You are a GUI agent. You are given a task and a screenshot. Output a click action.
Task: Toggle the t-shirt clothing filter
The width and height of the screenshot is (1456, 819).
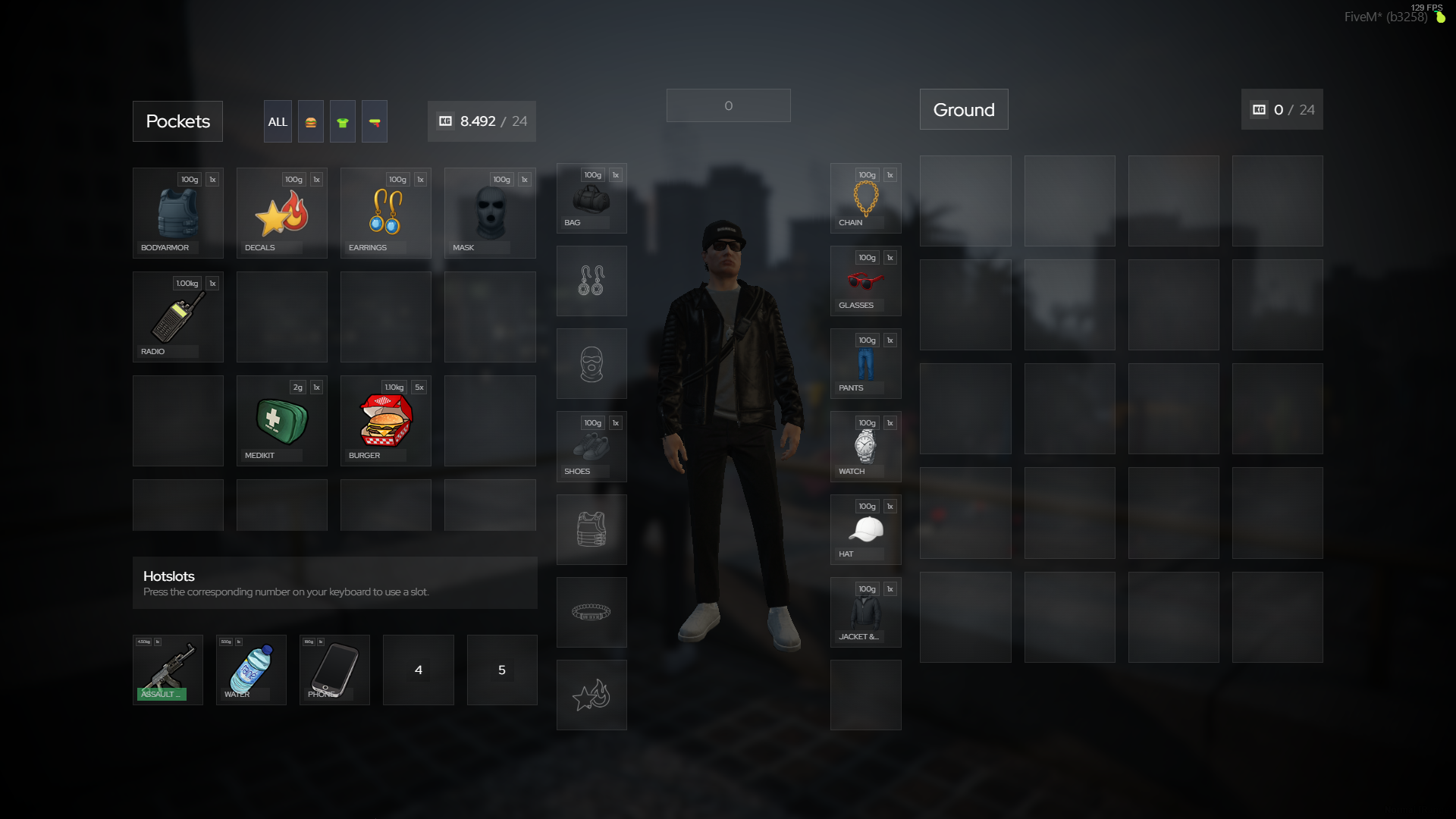pos(343,121)
